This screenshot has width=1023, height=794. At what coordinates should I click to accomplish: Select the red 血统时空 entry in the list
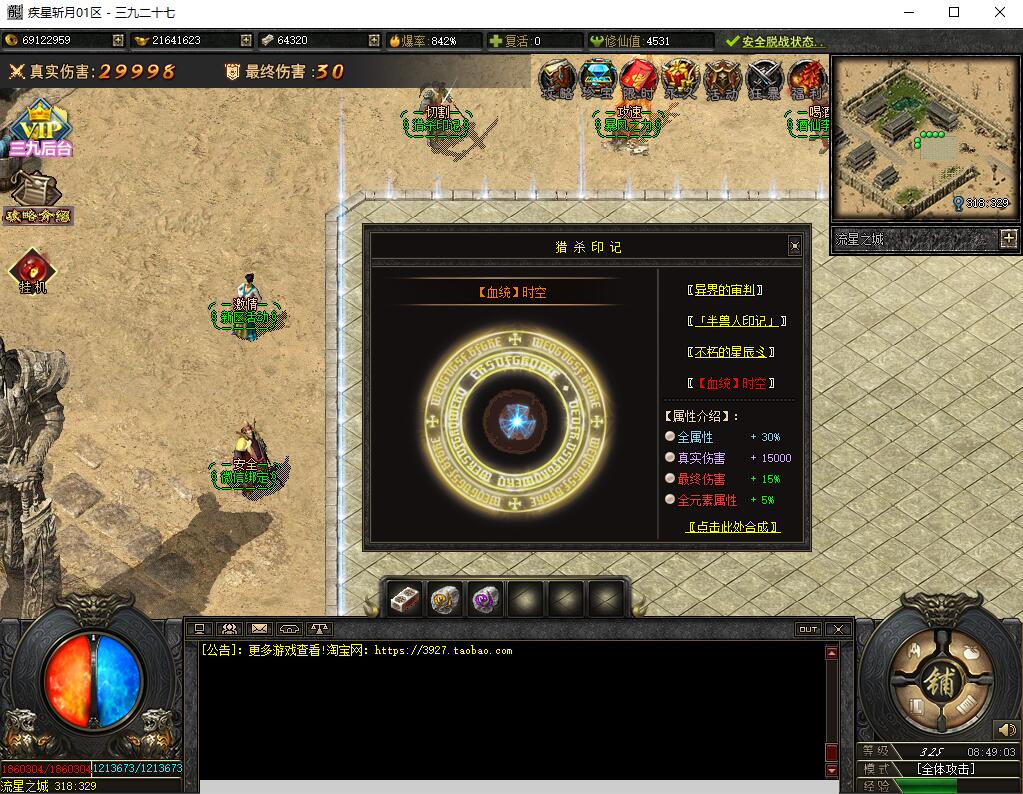point(731,383)
